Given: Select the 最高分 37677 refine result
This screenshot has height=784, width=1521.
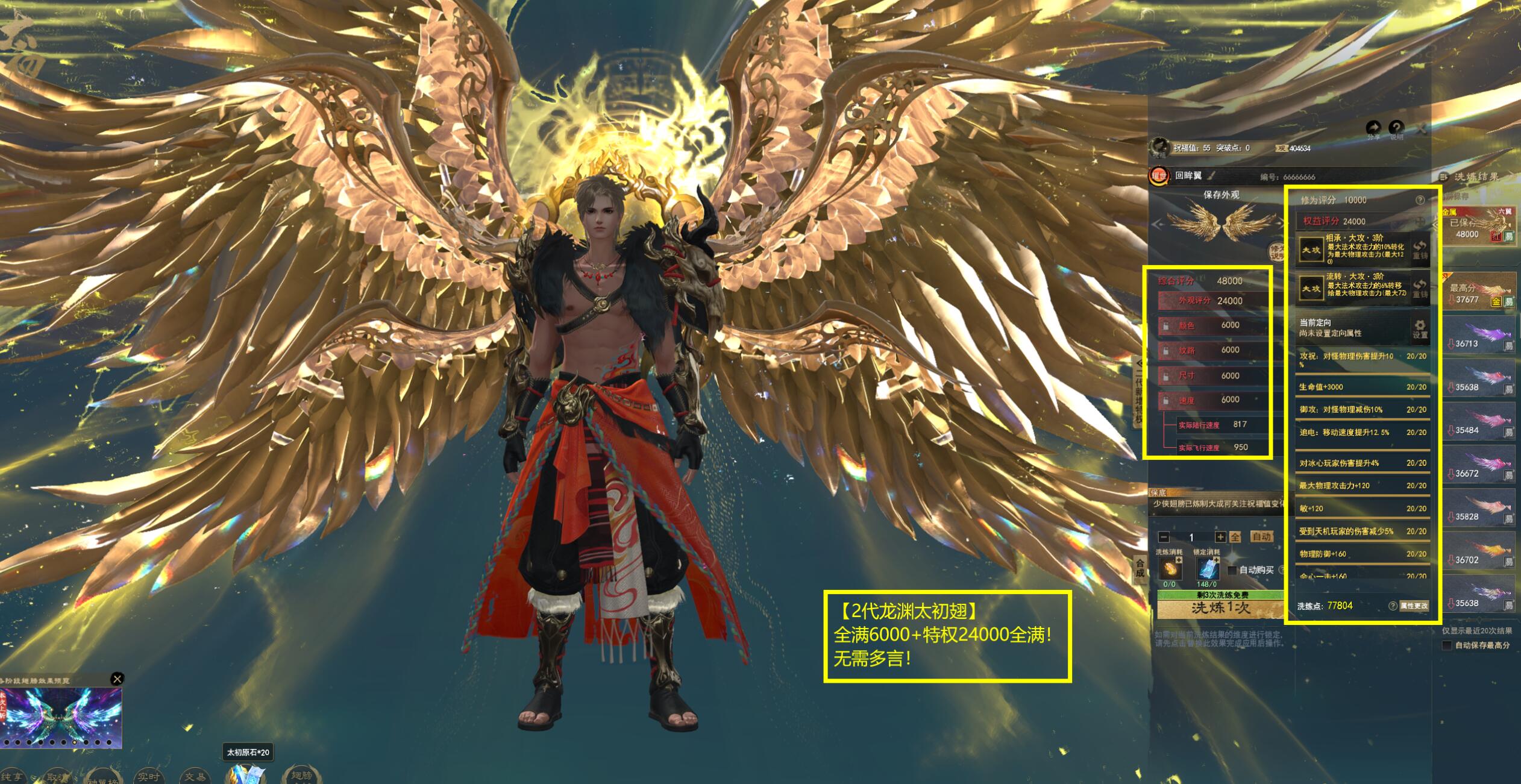Looking at the screenshot, I should coord(1481,292).
